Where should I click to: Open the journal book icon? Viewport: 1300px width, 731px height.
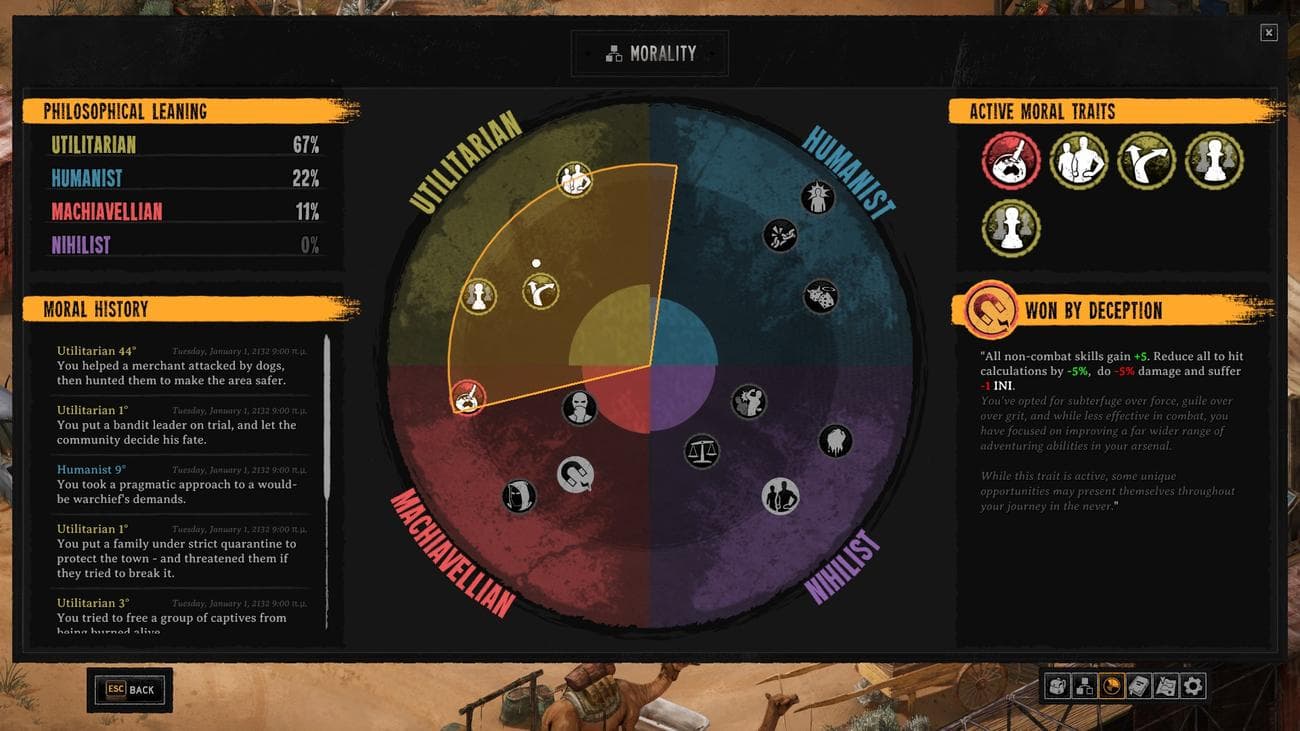click(x=1139, y=686)
